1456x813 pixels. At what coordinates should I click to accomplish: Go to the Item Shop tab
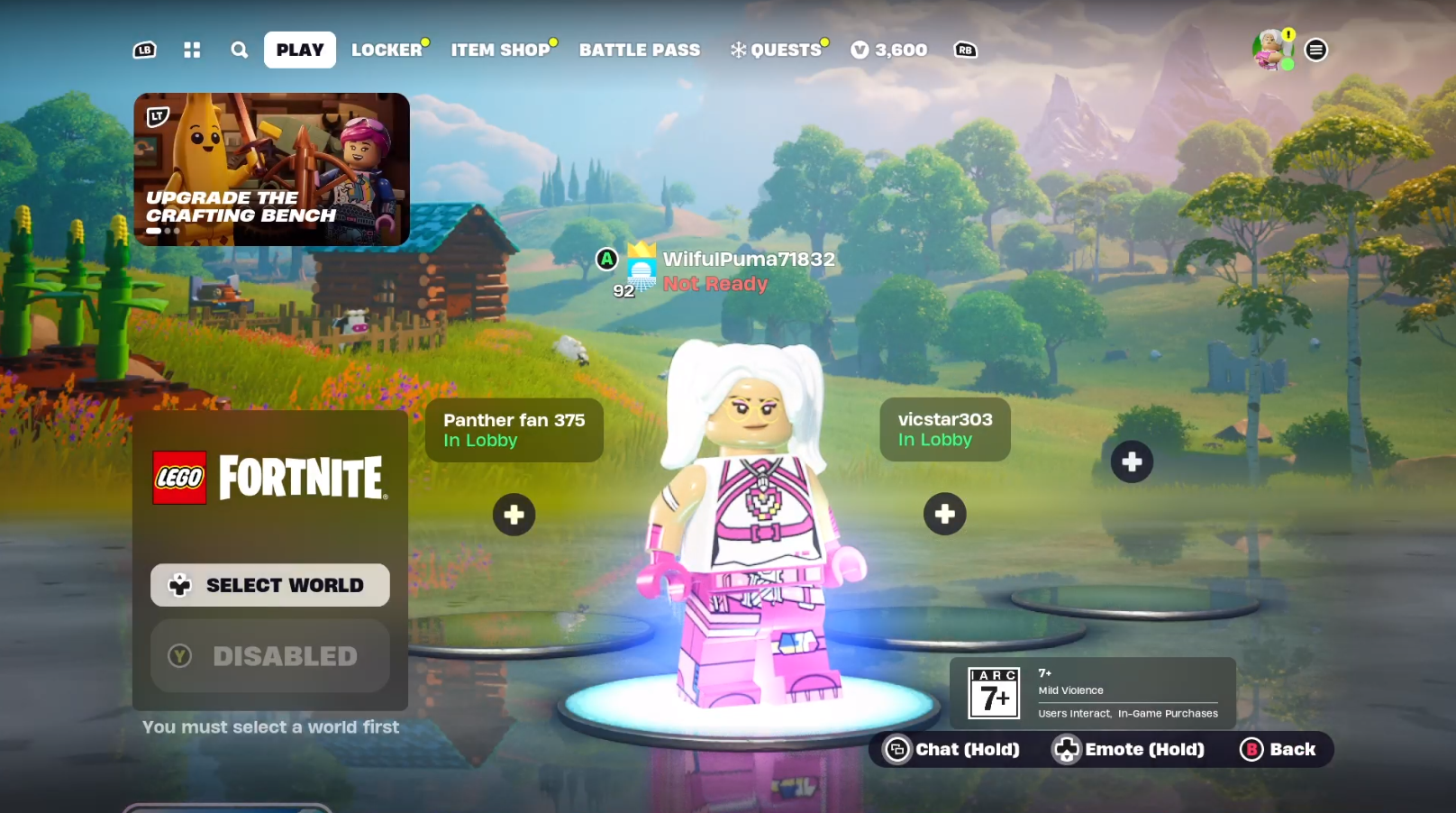click(x=500, y=50)
